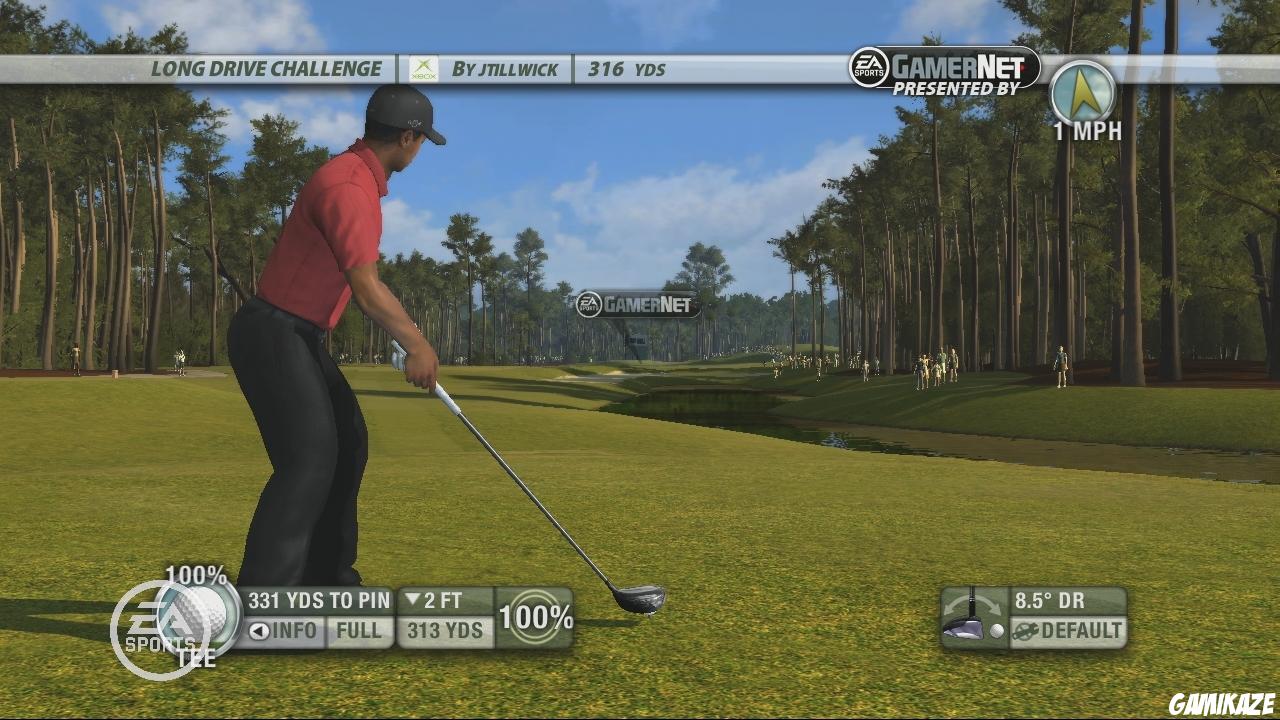
Task: Toggle the 100% swing power circle
Action: [x=535, y=618]
